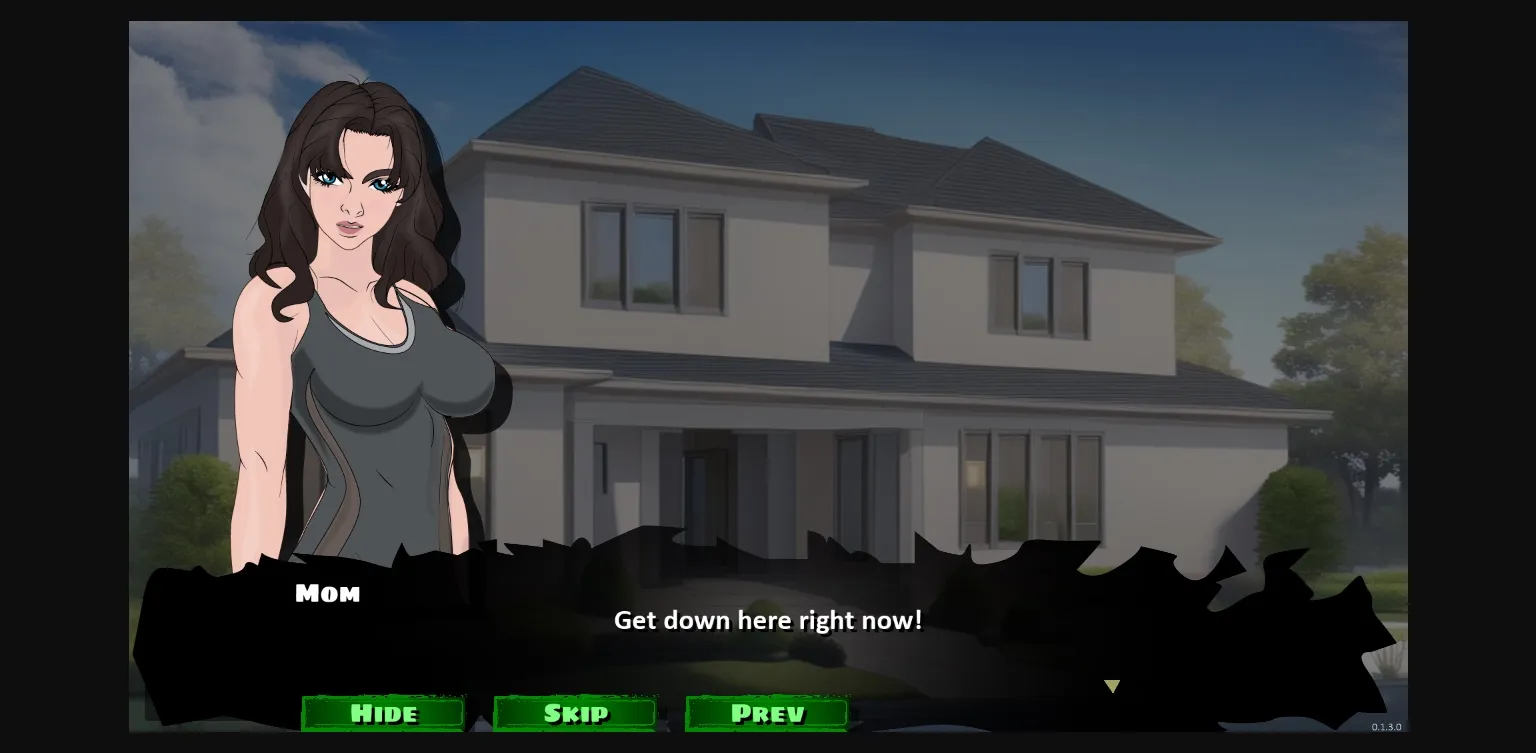Click the Skip button's grunge-style icon
Viewport: 1536px width, 753px height.
coord(575,713)
